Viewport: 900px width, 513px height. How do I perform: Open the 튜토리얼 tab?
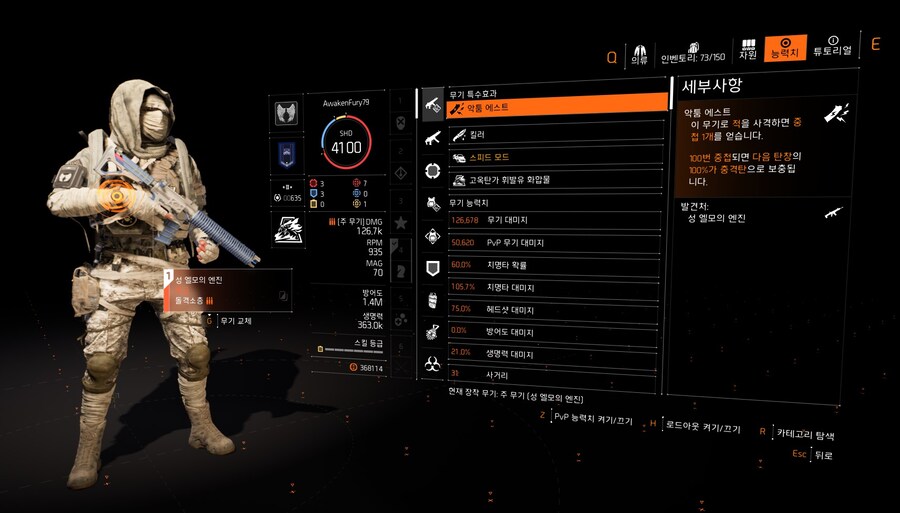(x=832, y=47)
